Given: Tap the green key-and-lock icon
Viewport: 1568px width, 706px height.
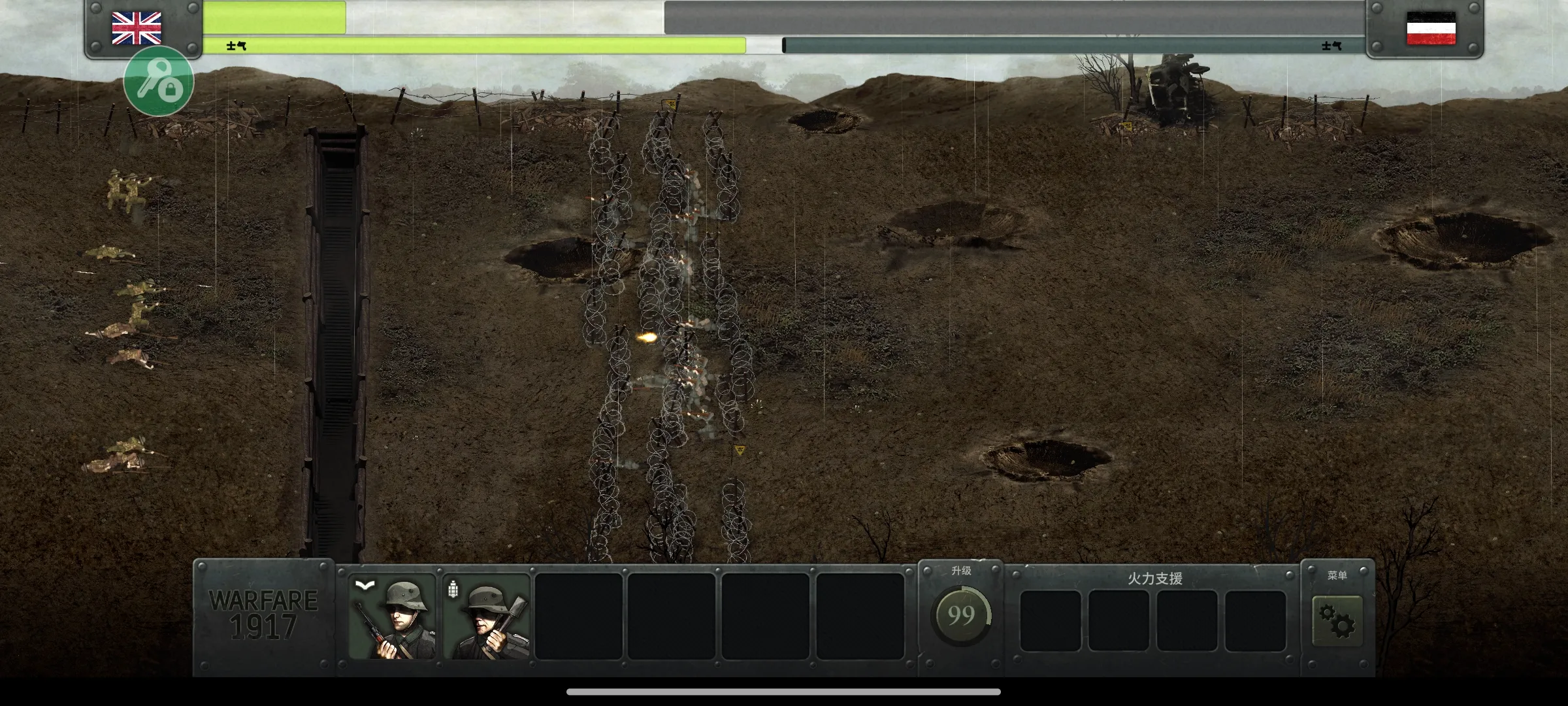Looking at the screenshot, I should 159,81.
